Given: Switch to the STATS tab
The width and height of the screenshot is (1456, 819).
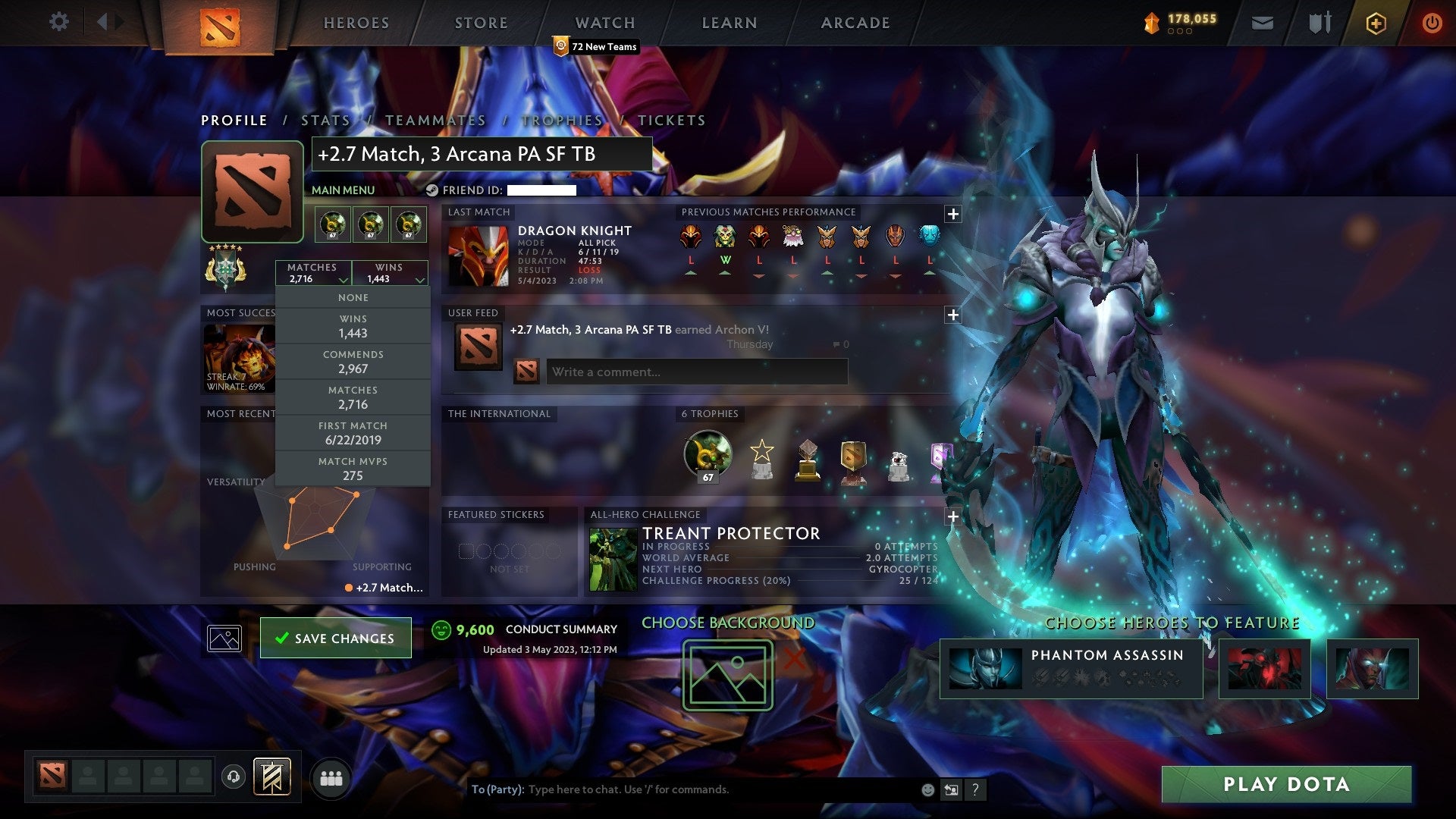Looking at the screenshot, I should click(325, 120).
